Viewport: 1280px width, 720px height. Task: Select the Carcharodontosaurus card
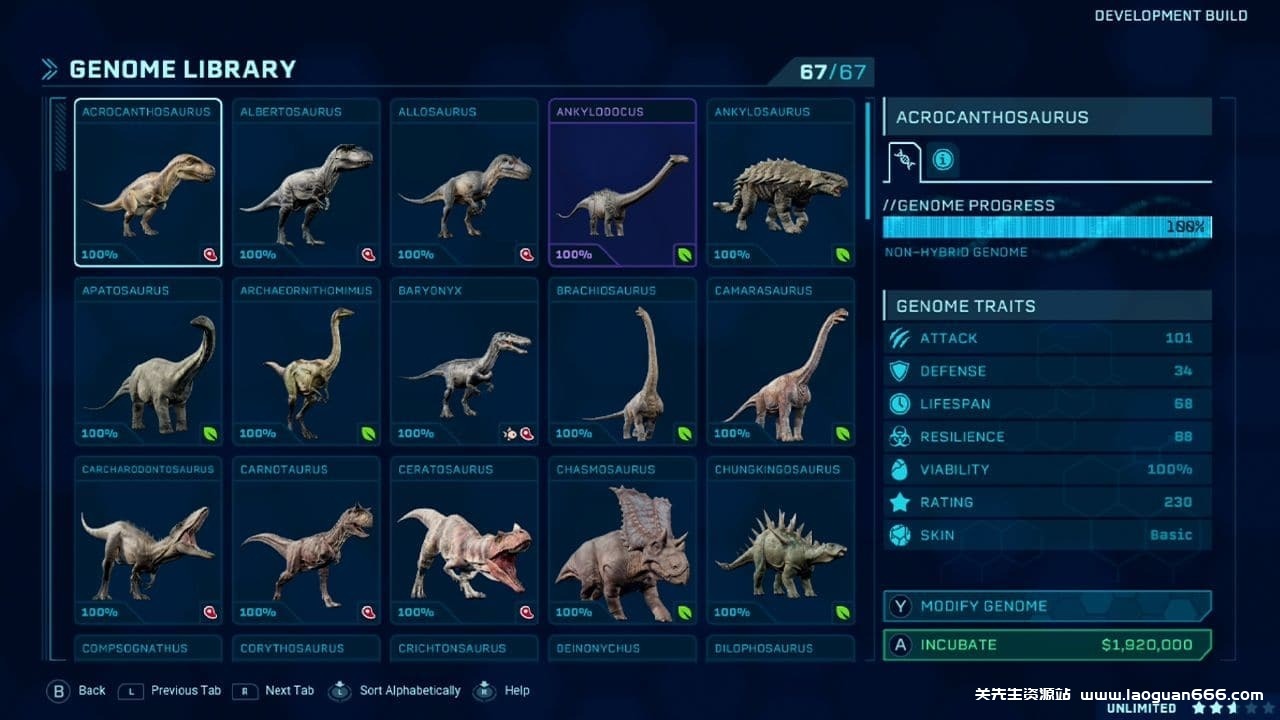pyautogui.click(x=148, y=541)
